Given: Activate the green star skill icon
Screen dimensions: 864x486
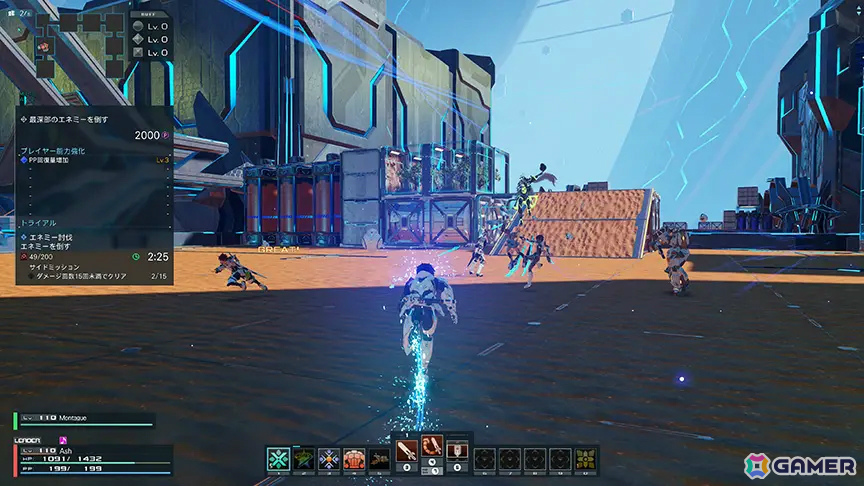Looking at the screenshot, I should coord(304,459).
